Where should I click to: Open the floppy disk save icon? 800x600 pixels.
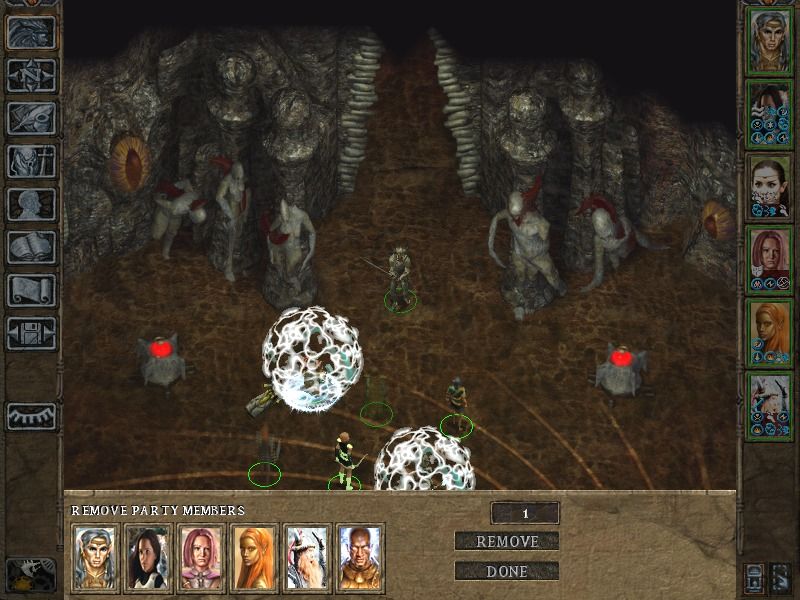point(31,333)
